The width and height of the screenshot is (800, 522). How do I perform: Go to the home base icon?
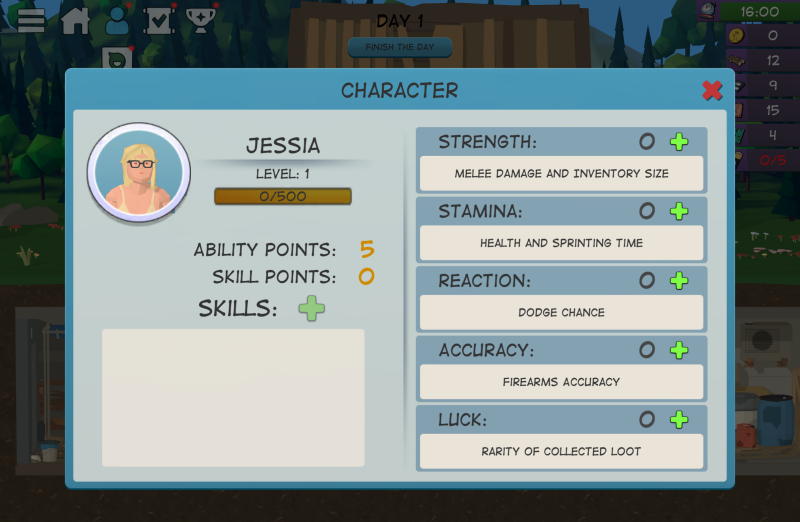click(76, 20)
